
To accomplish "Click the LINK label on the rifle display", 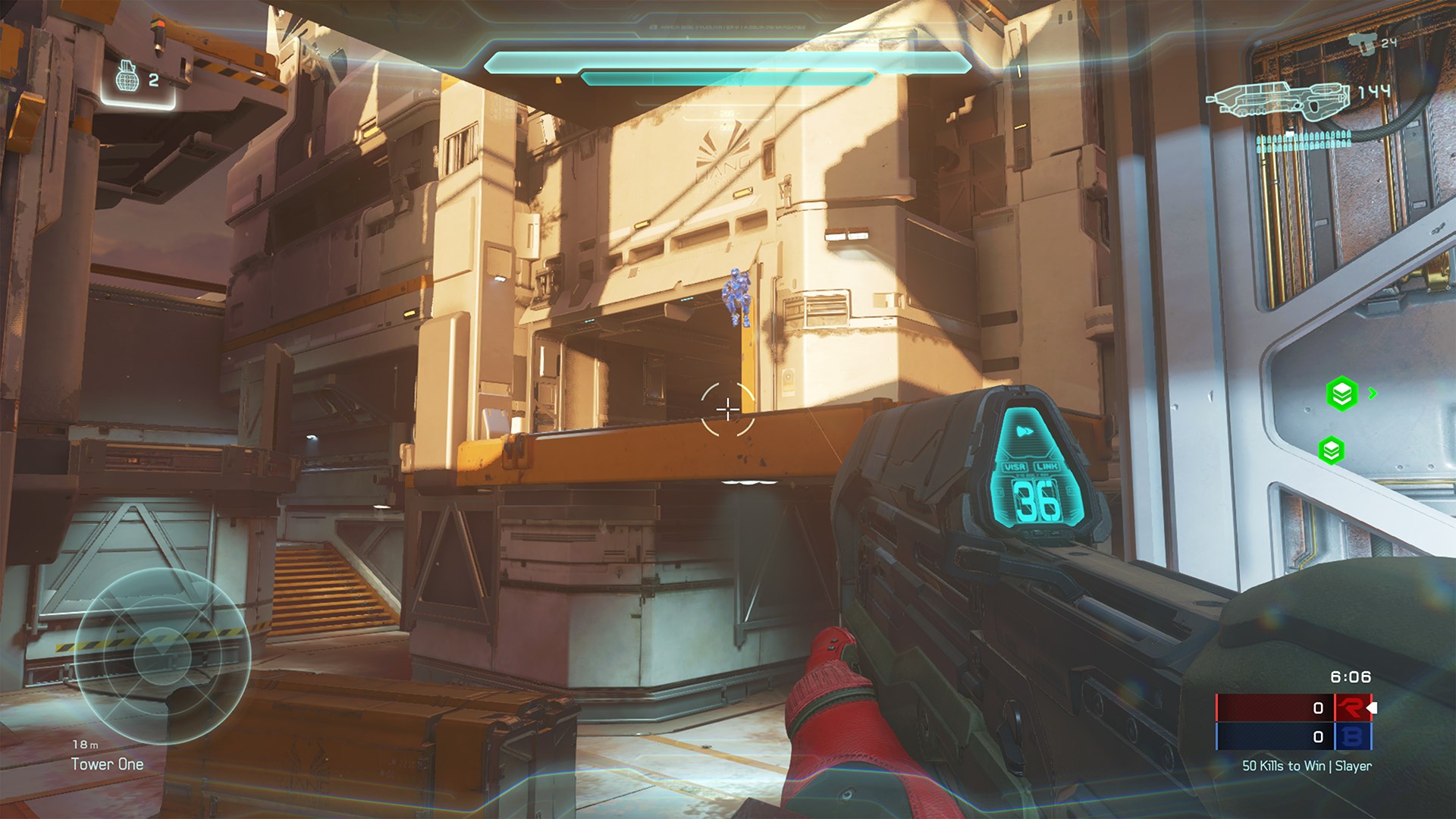I will [1046, 466].
